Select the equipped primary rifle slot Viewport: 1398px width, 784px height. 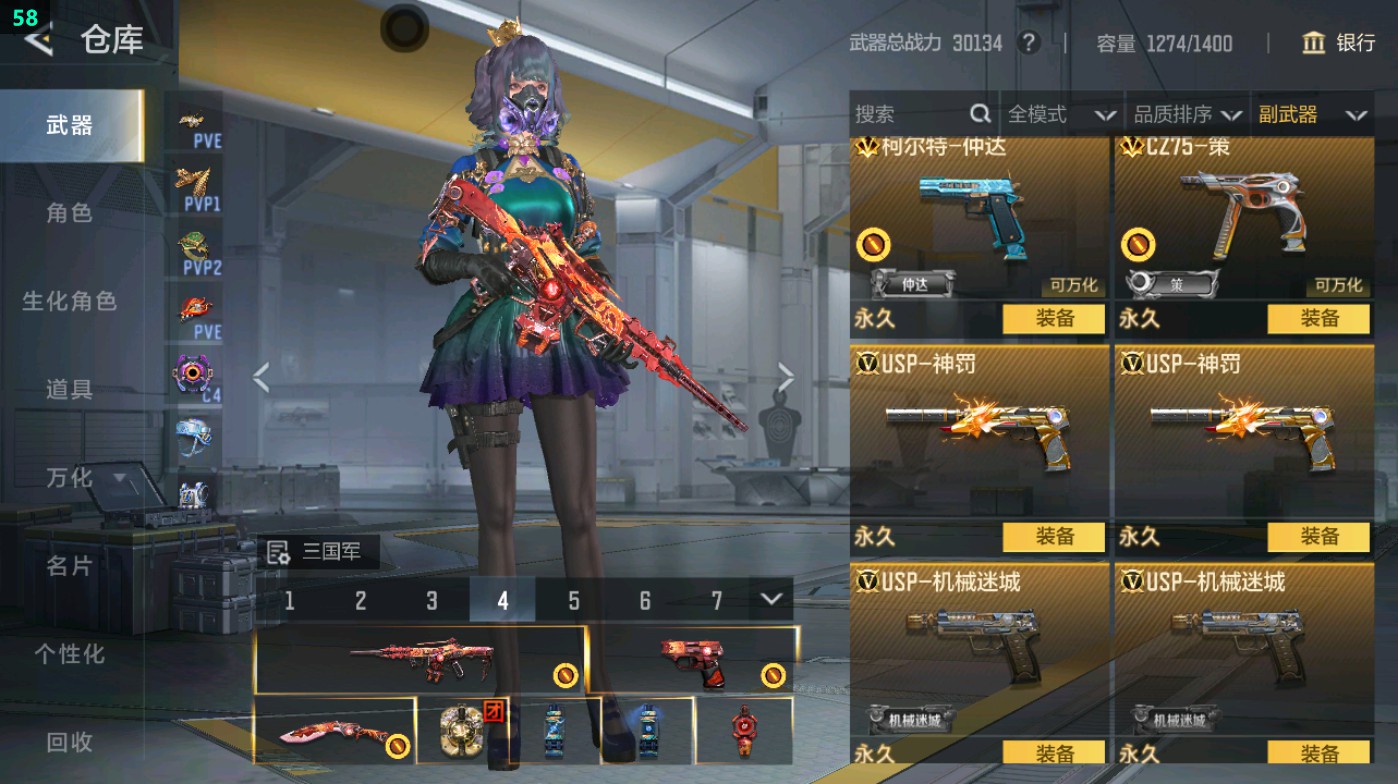point(420,659)
